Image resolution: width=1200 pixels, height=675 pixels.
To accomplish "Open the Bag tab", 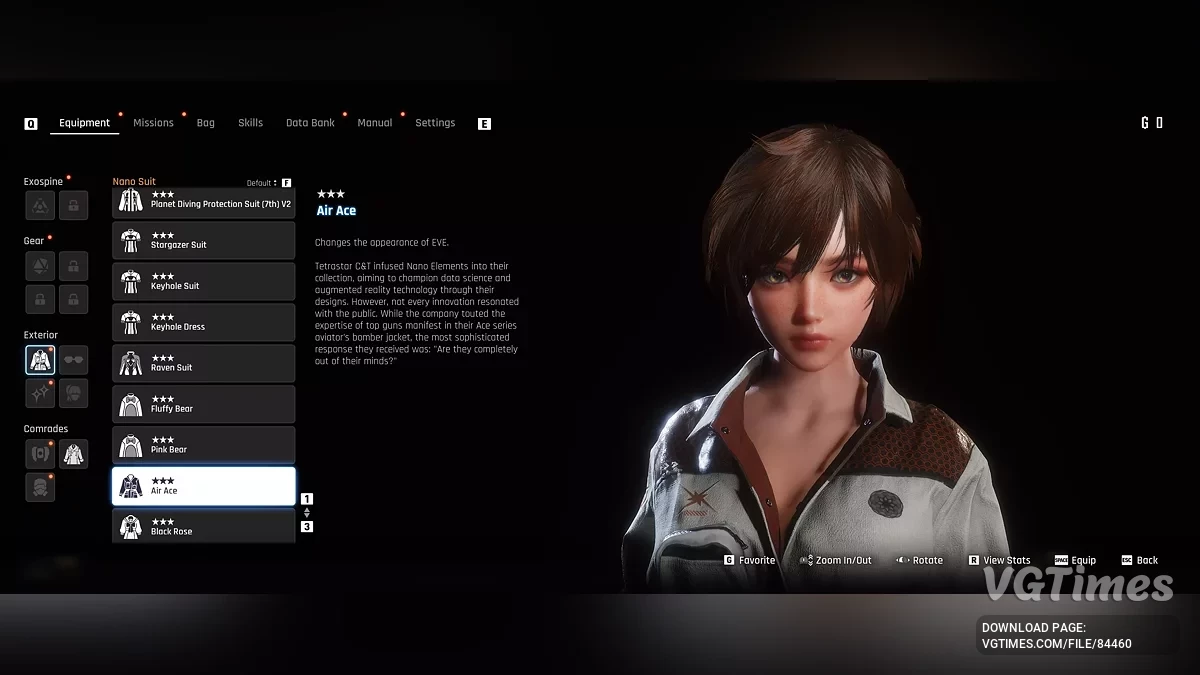I will [x=205, y=123].
